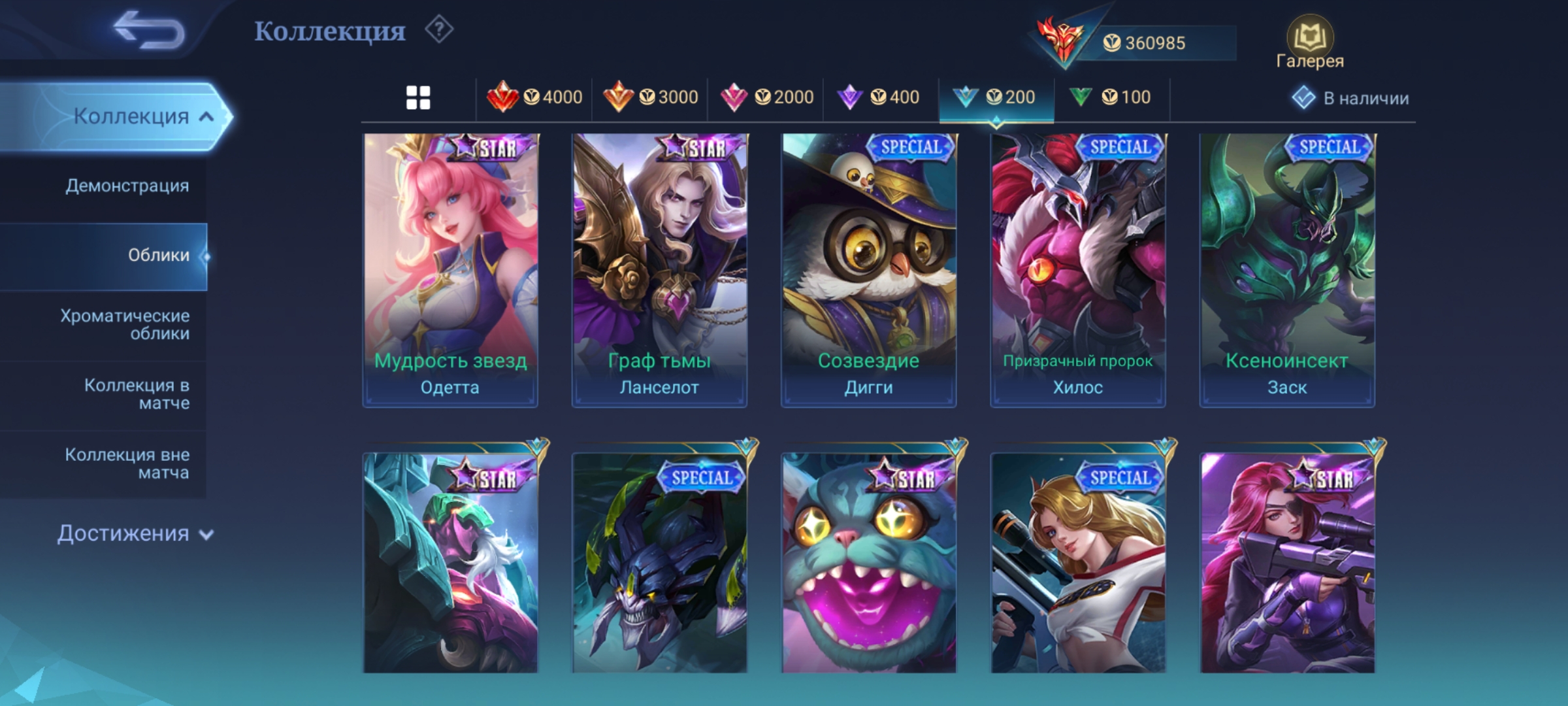Switch to the 100 points tier tab
This screenshot has width=1568, height=706.
click(1110, 98)
